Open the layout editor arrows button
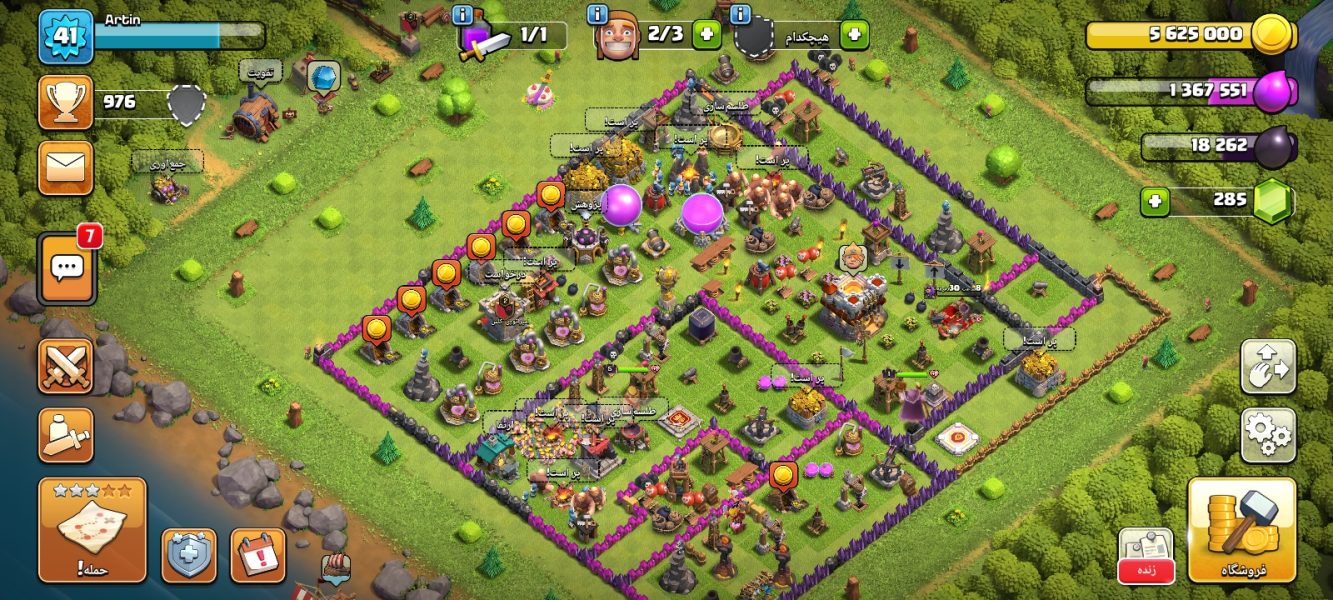This screenshot has height=600, width=1333. coord(1268,366)
